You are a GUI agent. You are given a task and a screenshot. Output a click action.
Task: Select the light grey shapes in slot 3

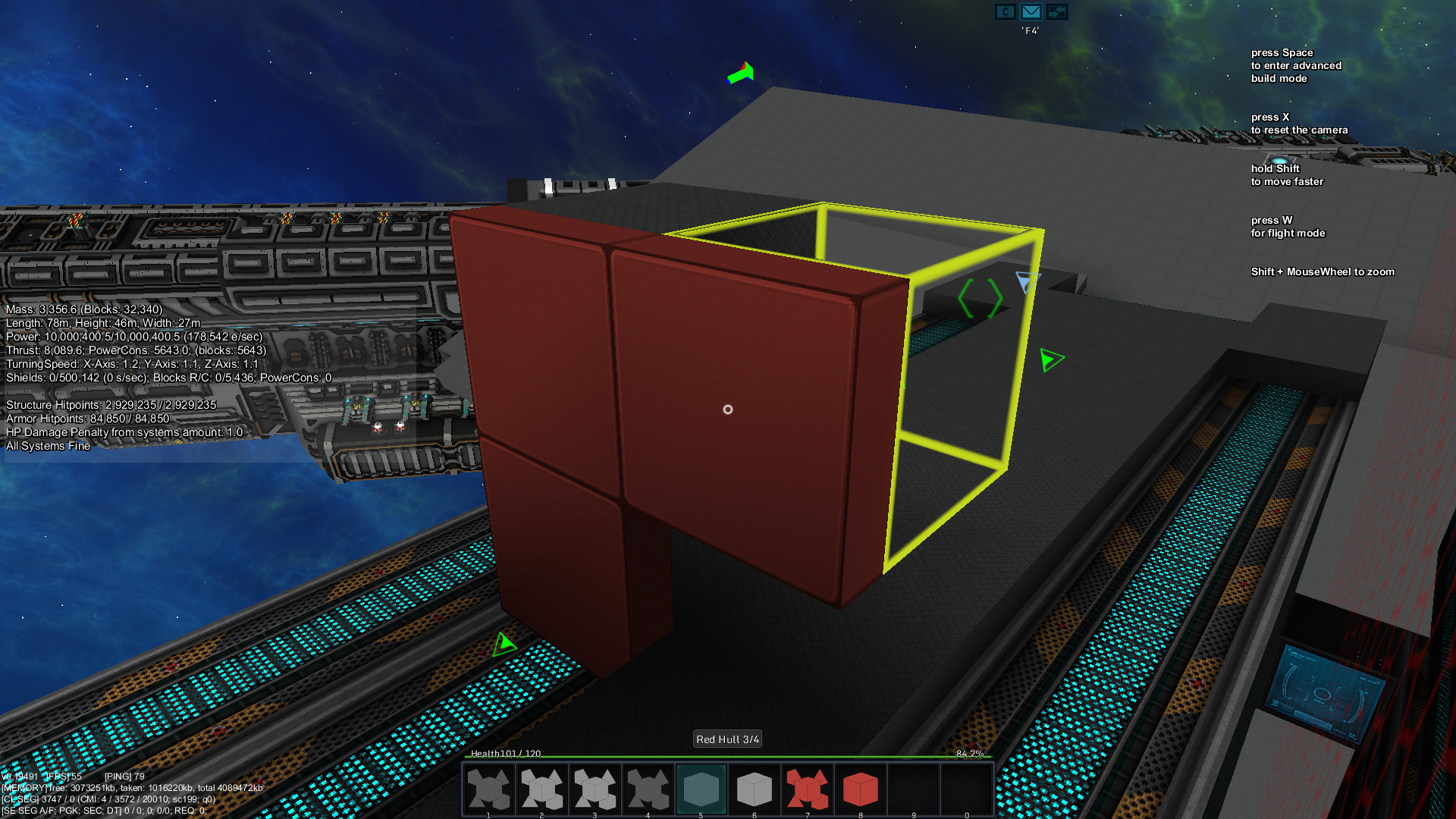click(595, 789)
